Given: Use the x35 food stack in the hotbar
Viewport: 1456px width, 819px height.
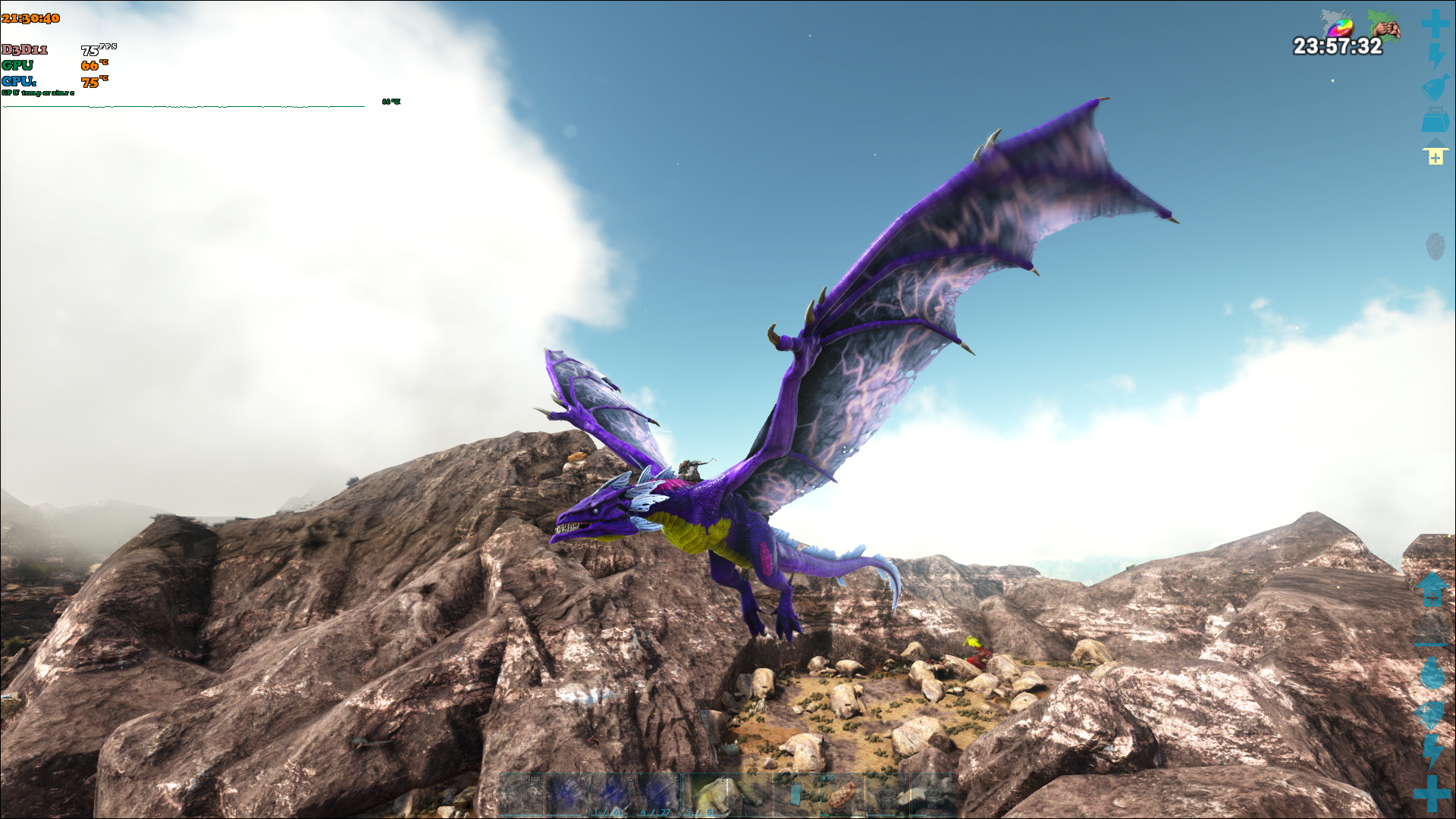Looking at the screenshot, I should point(840,795).
